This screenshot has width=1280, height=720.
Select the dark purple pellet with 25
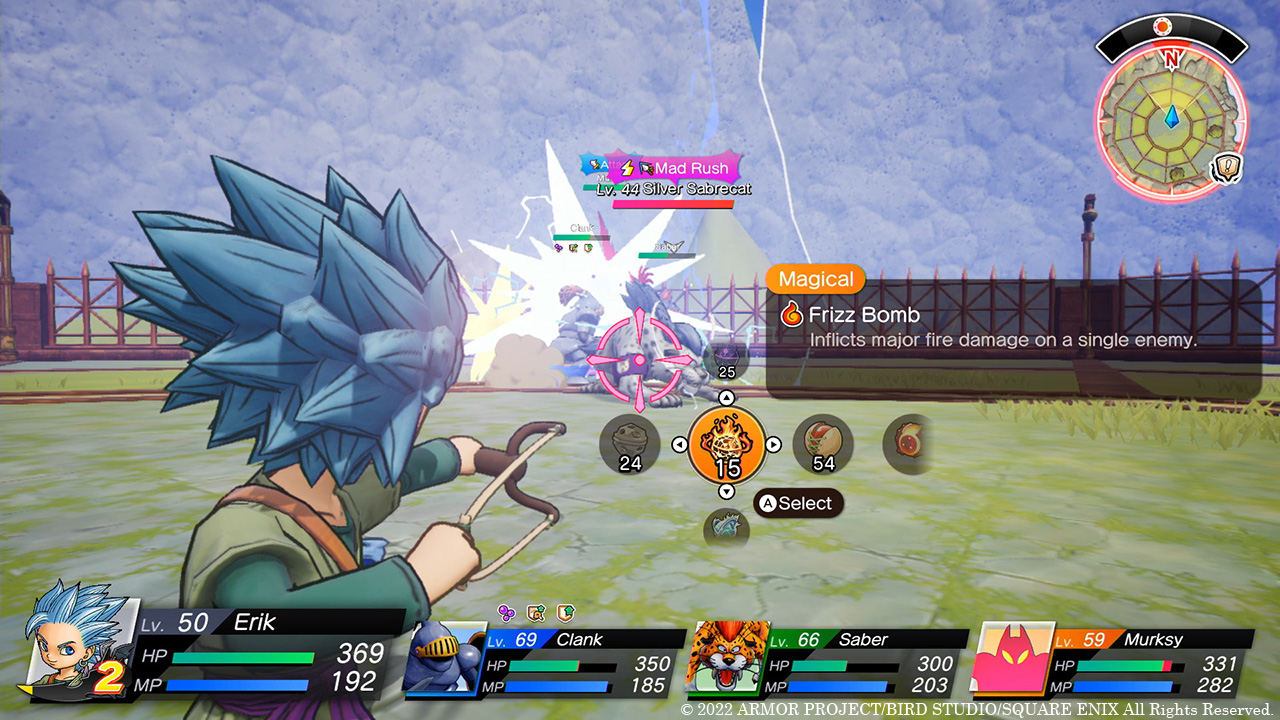[x=725, y=359]
